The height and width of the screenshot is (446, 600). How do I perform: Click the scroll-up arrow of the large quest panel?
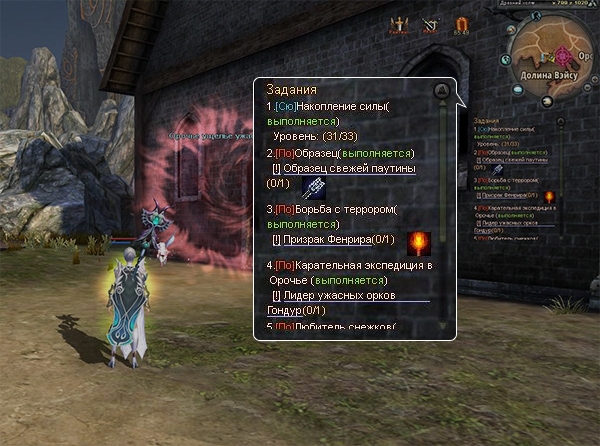coord(441,92)
